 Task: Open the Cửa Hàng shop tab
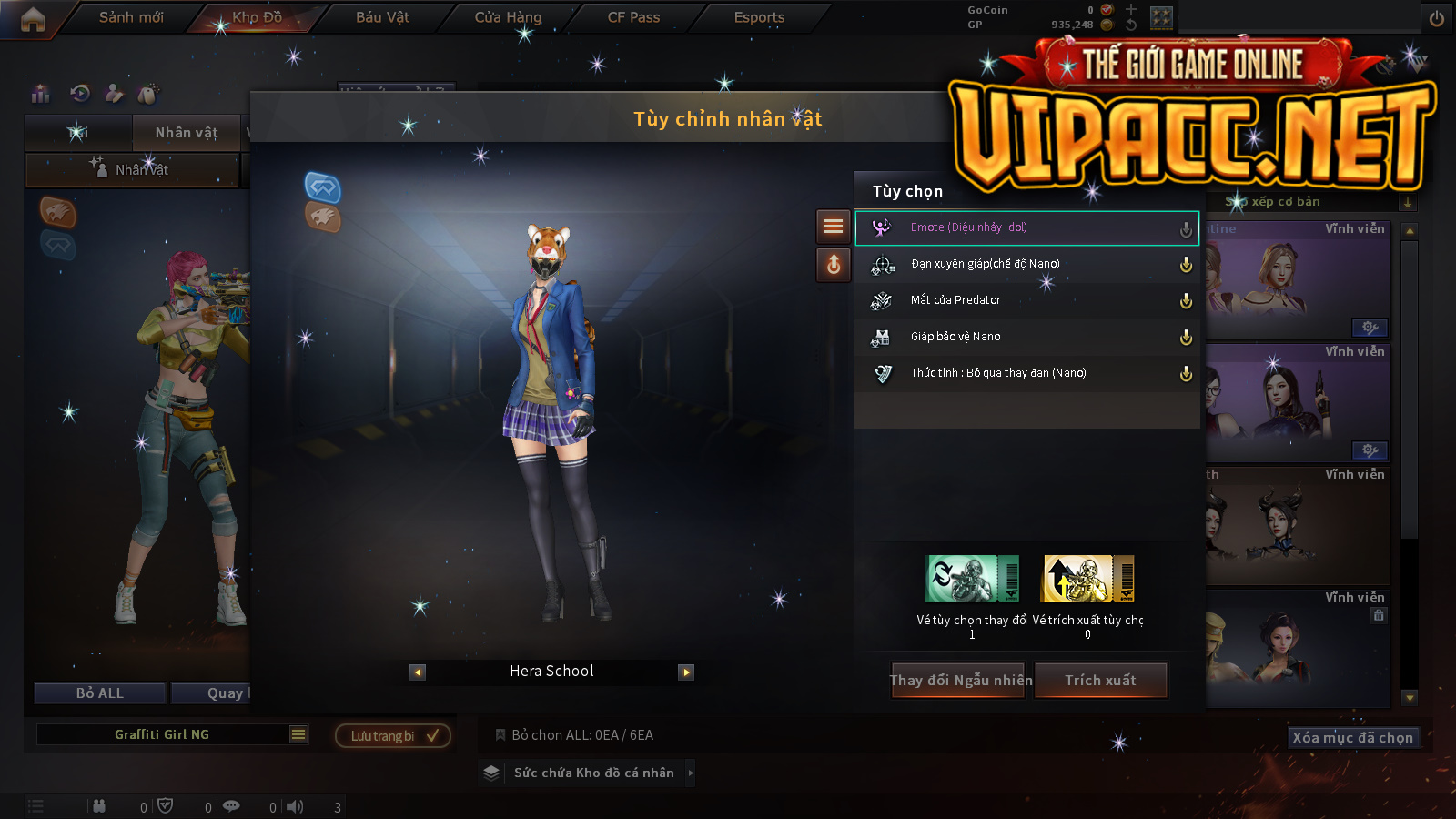tap(508, 17)
